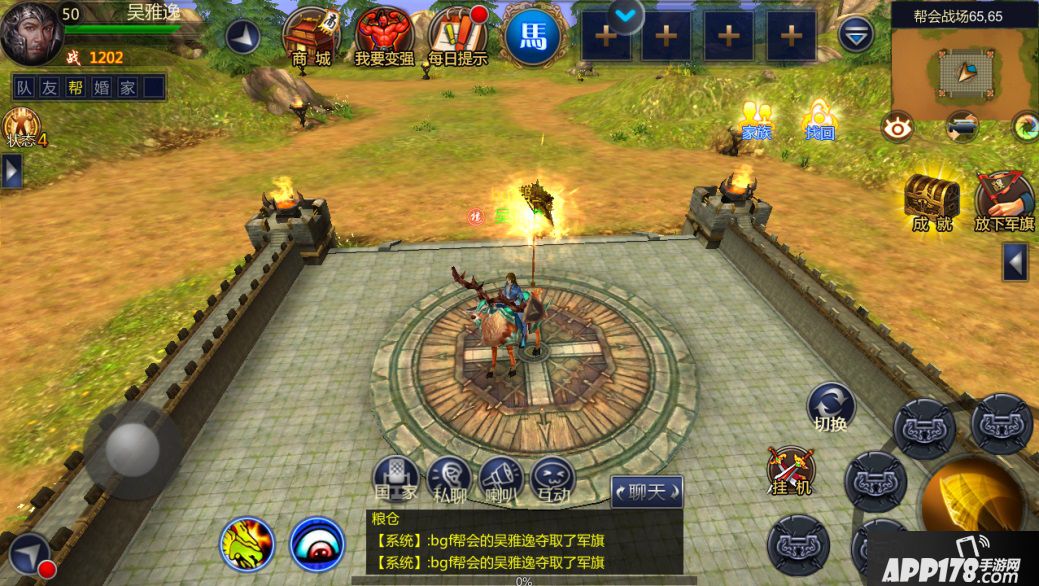Open the 家族 family icon
The image size is (1039, 586).
click(756, 119)
